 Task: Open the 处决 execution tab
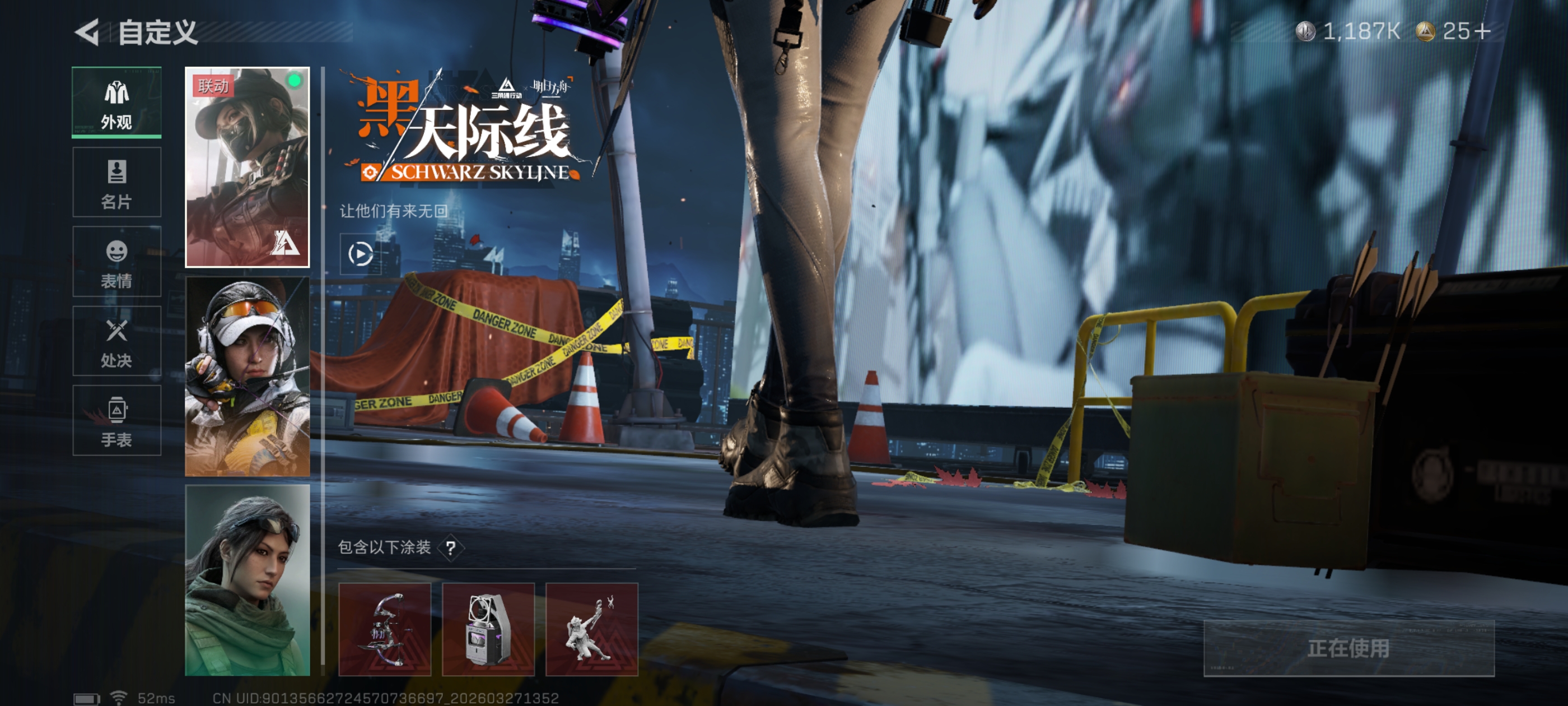click(x=116, y=341)
